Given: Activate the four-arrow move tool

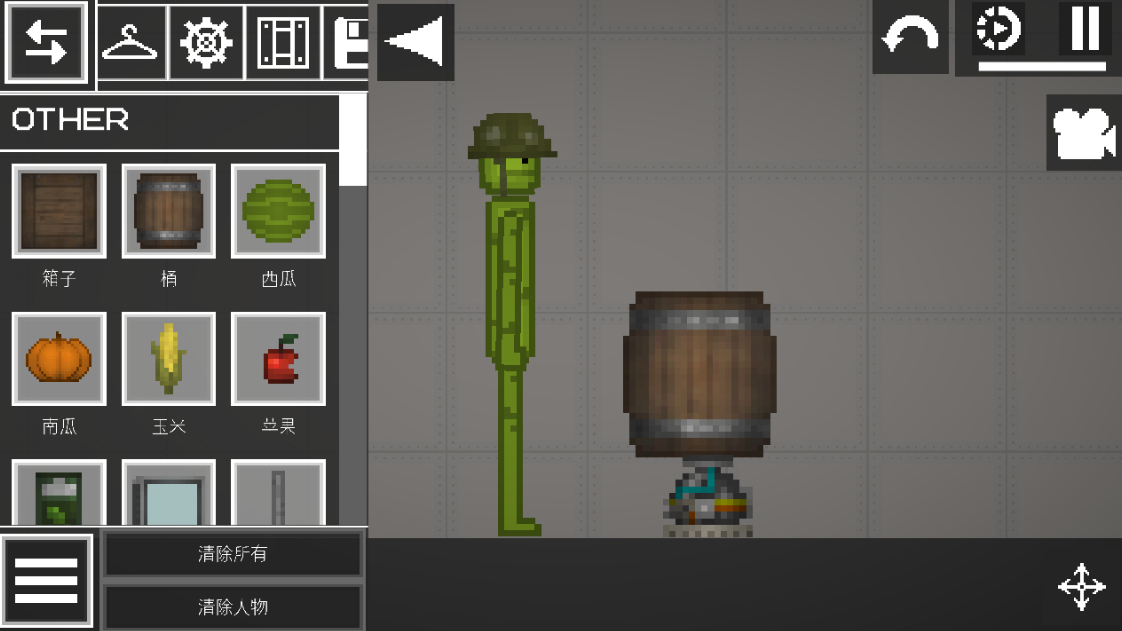Looking at the screenshot, I should pyautogui.click(x=1081, y=587).
